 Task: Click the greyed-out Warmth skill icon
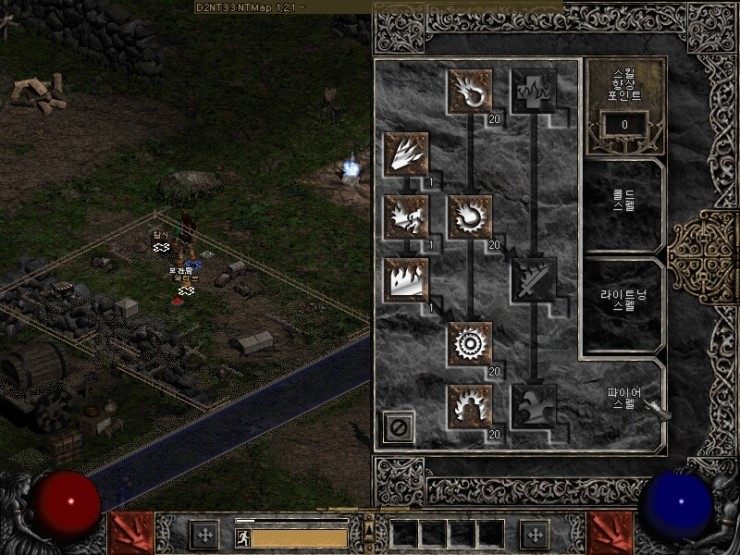pyautogui.click(x=533, y=90)
